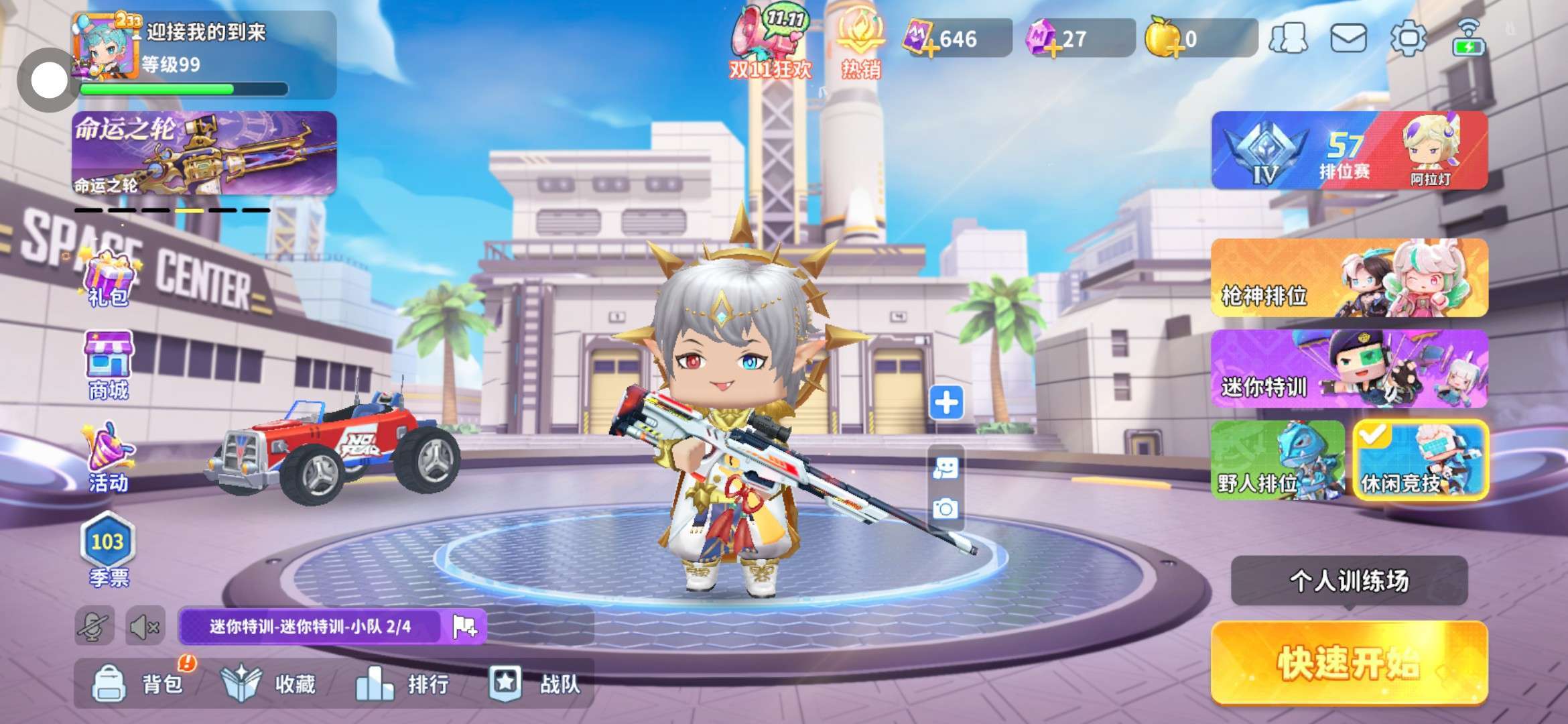1568x724 pixels.
Task: Select the 休闲竞技 casual mode tile
Action: 1420,460
